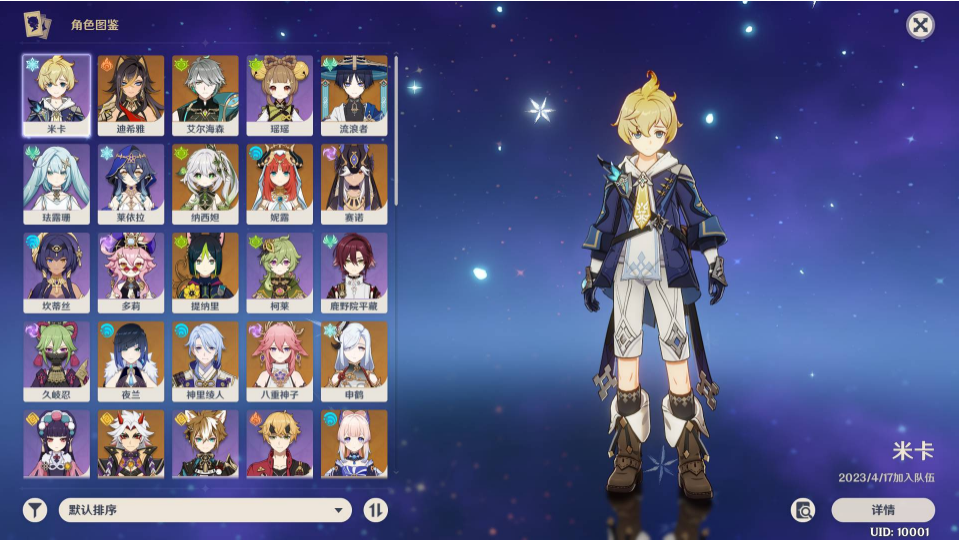
Task: Choose the 流浪者 character card
Action: point(354,95)
